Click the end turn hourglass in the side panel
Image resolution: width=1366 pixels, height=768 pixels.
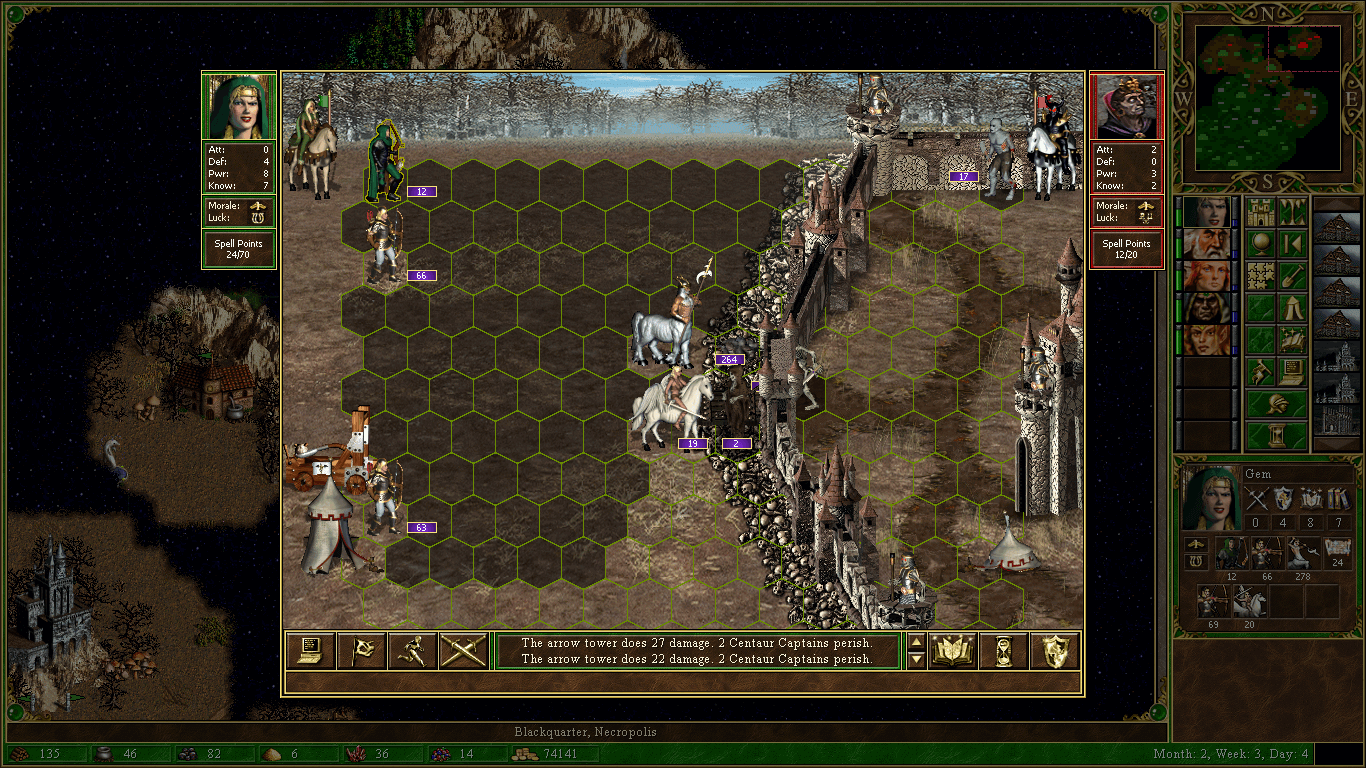click(x=1277, y=436)
